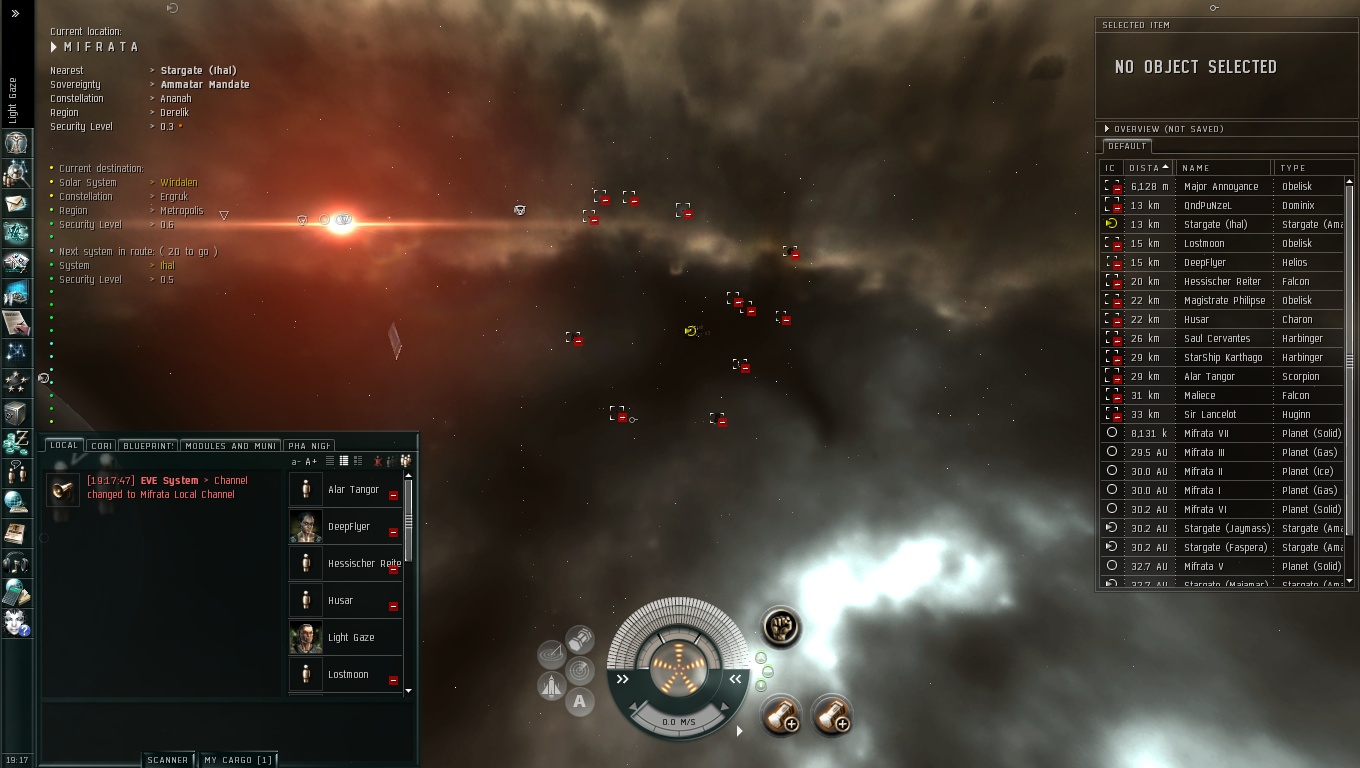Collapse the Mifrata current location panel
This screenshot has height=768, width=1360.
pos(54,47)
